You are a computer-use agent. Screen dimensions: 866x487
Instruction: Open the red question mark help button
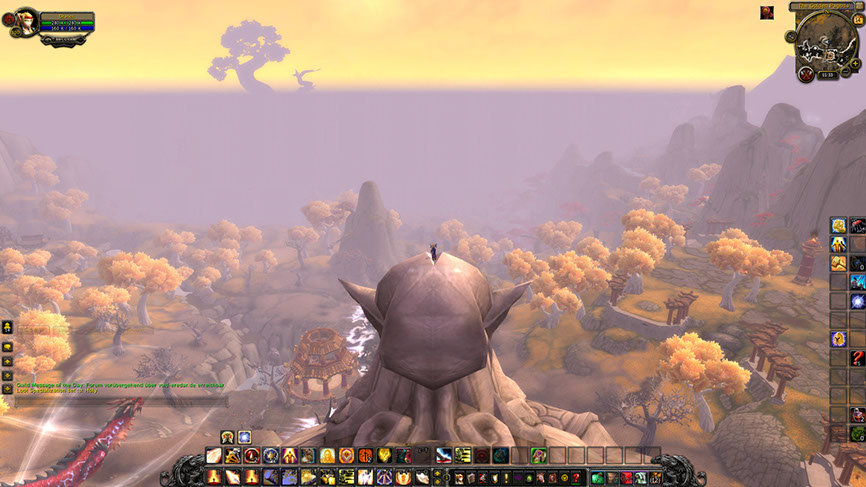pyautogui.click(x=577, y=478)
